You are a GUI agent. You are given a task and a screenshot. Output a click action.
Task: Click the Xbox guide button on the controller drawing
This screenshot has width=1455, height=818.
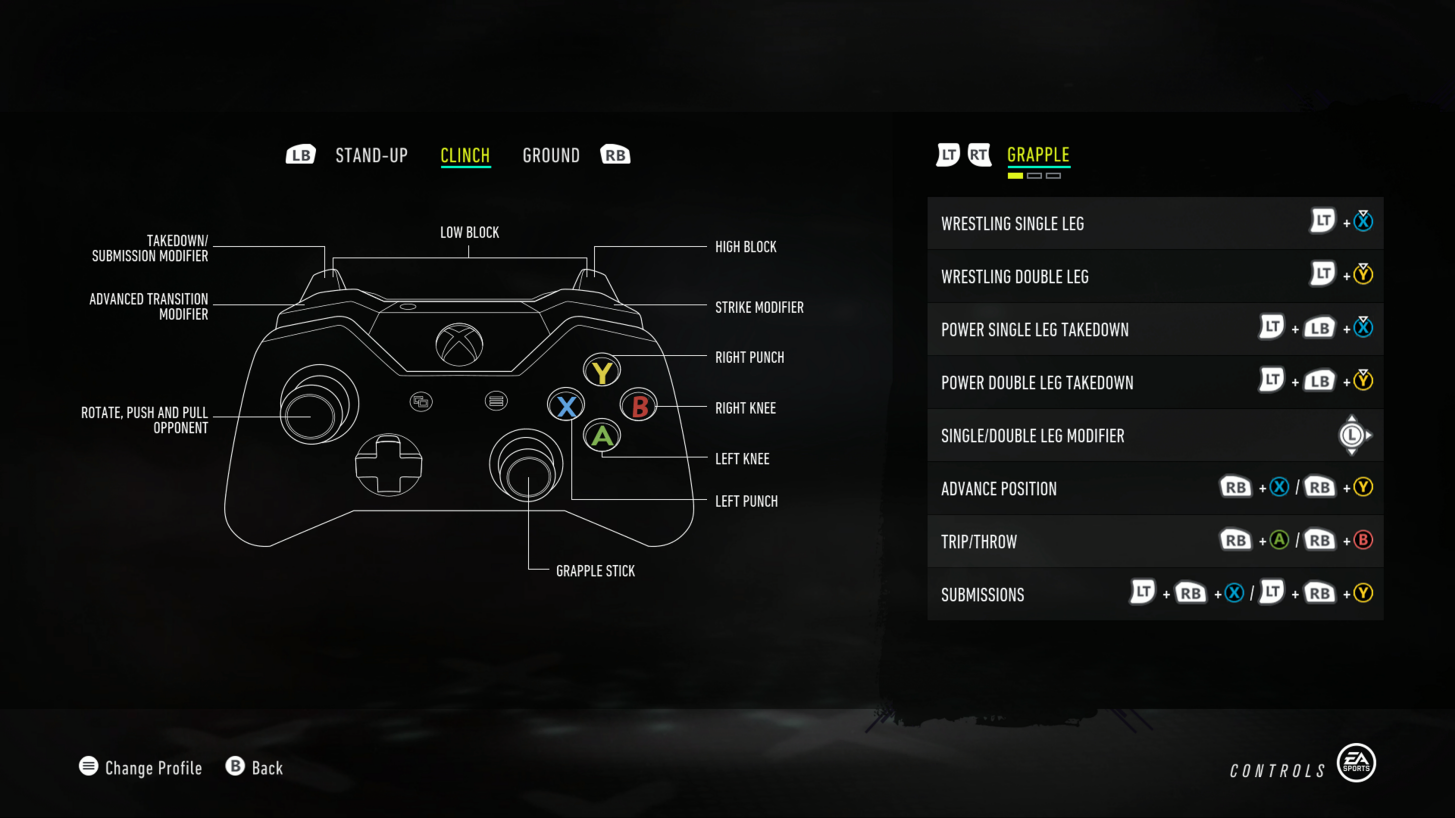pyautogui.click(x=461, y=343)
